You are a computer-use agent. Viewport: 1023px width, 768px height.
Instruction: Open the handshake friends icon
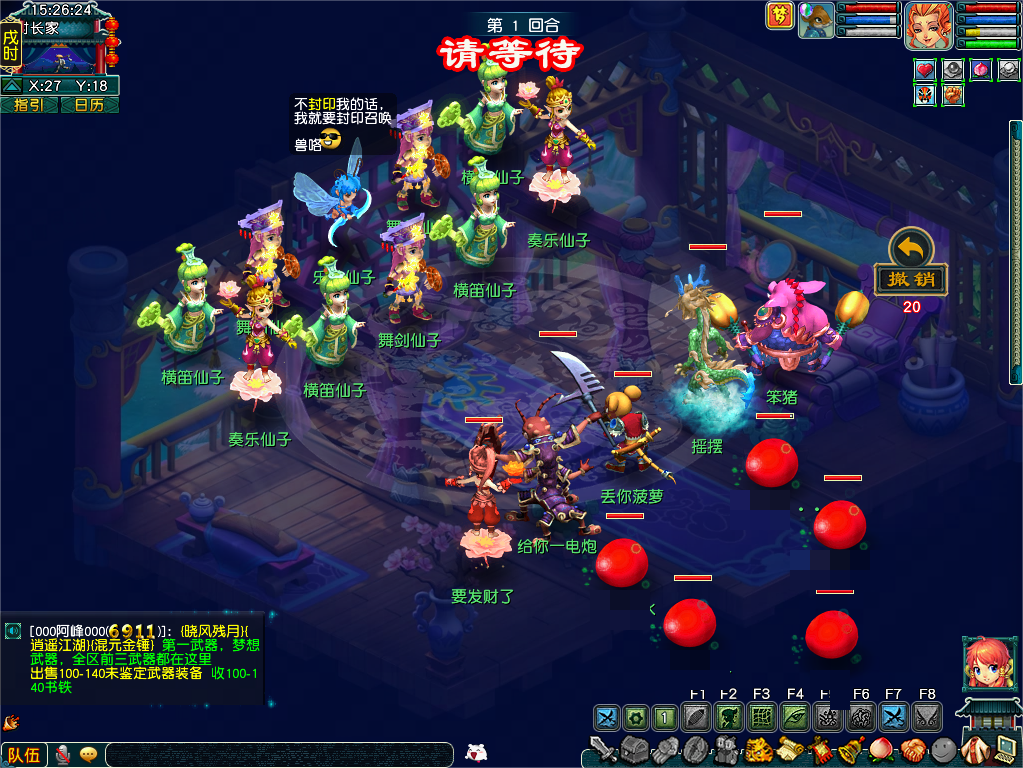911,749
